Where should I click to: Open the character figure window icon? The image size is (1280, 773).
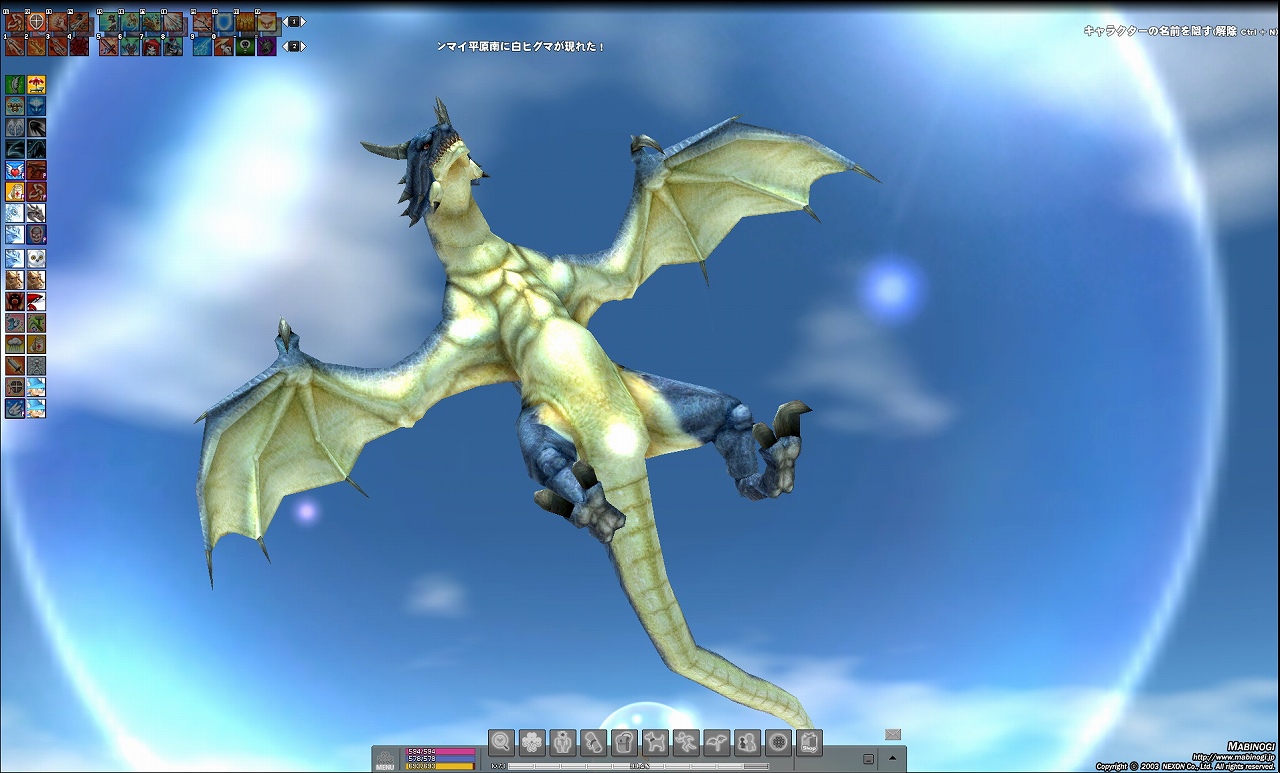(563, 742)
